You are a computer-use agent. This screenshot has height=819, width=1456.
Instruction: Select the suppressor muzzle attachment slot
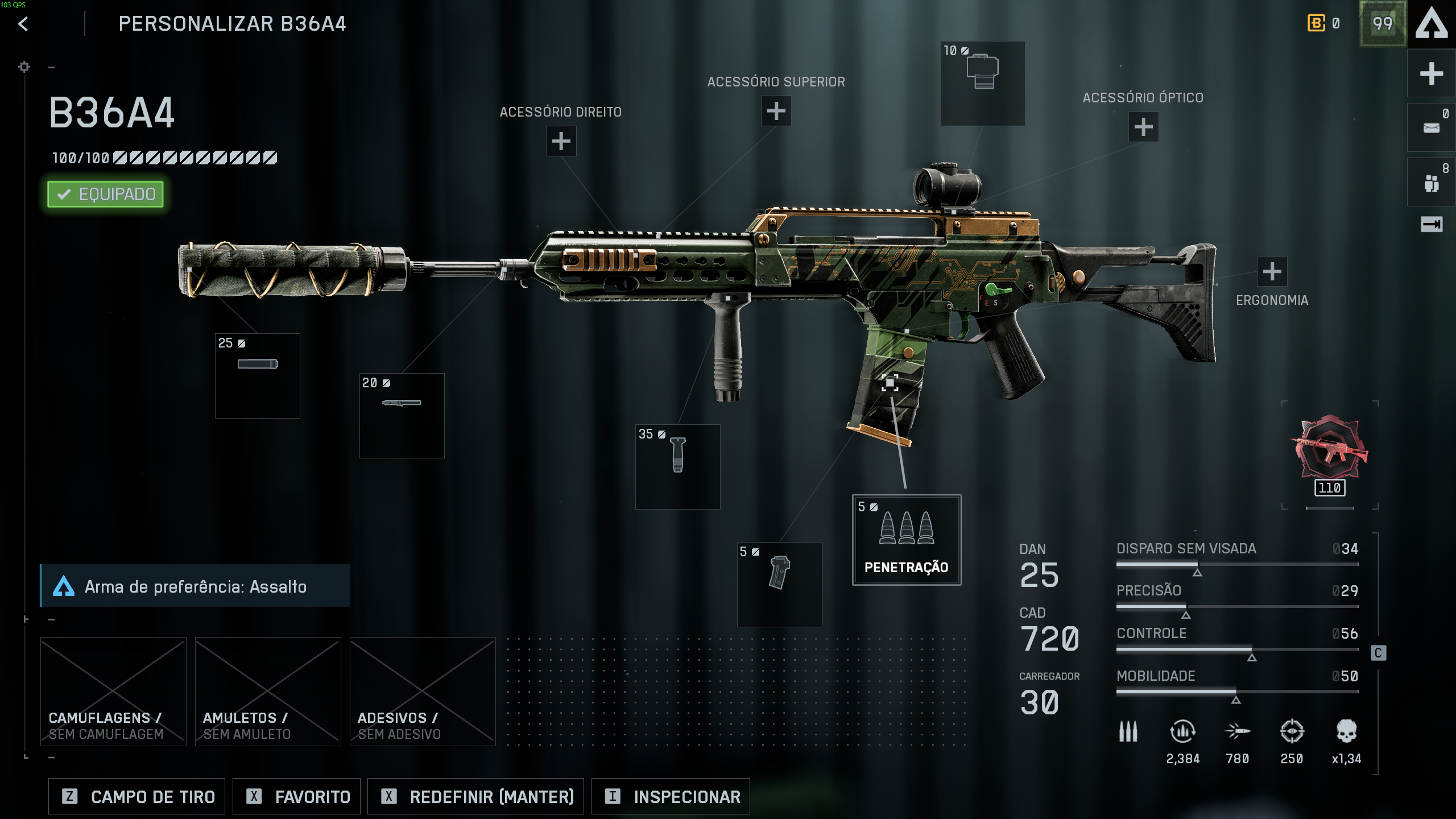click(258, 376)
